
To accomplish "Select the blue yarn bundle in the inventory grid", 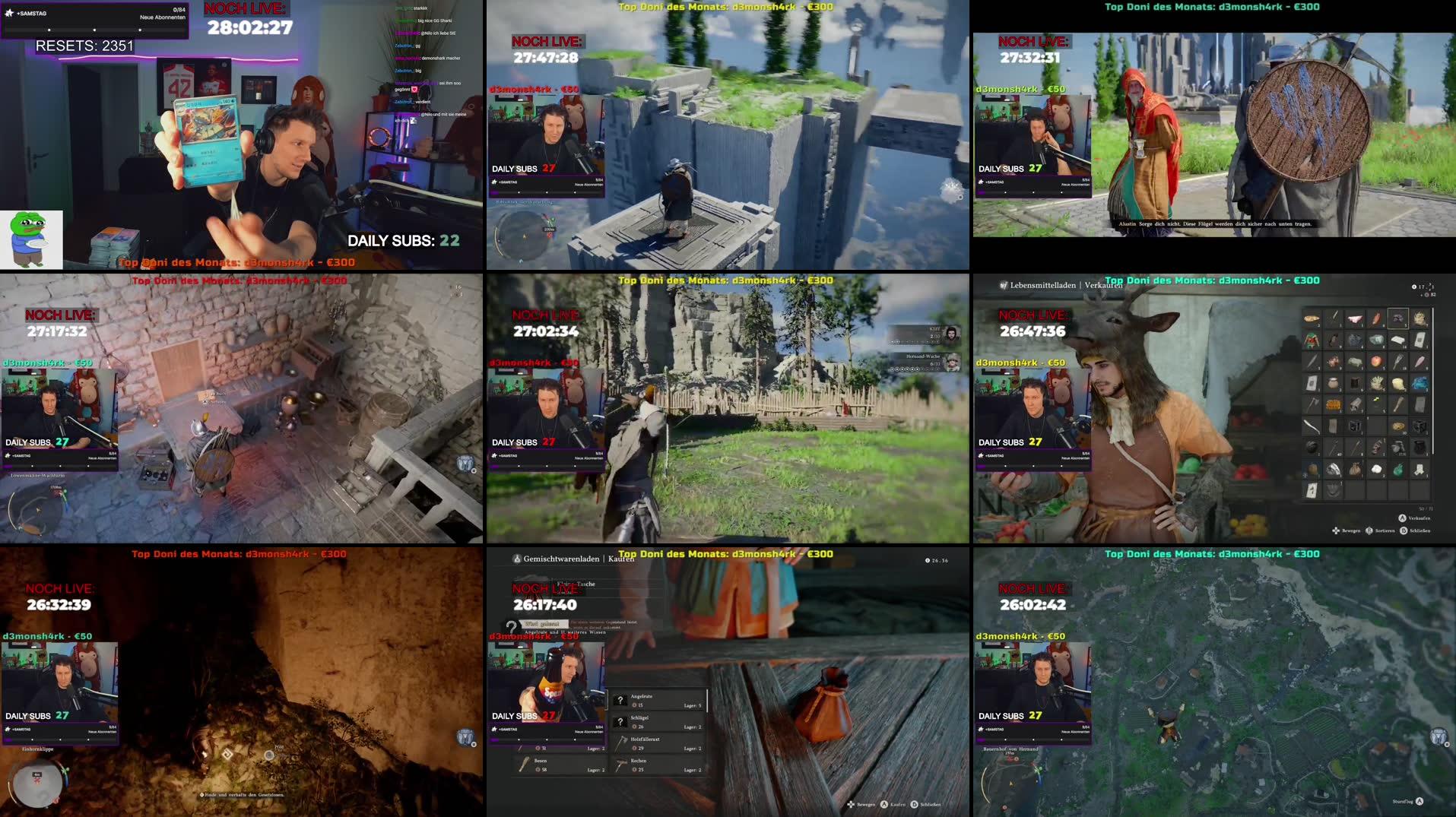I will [x=1420, y=385].
